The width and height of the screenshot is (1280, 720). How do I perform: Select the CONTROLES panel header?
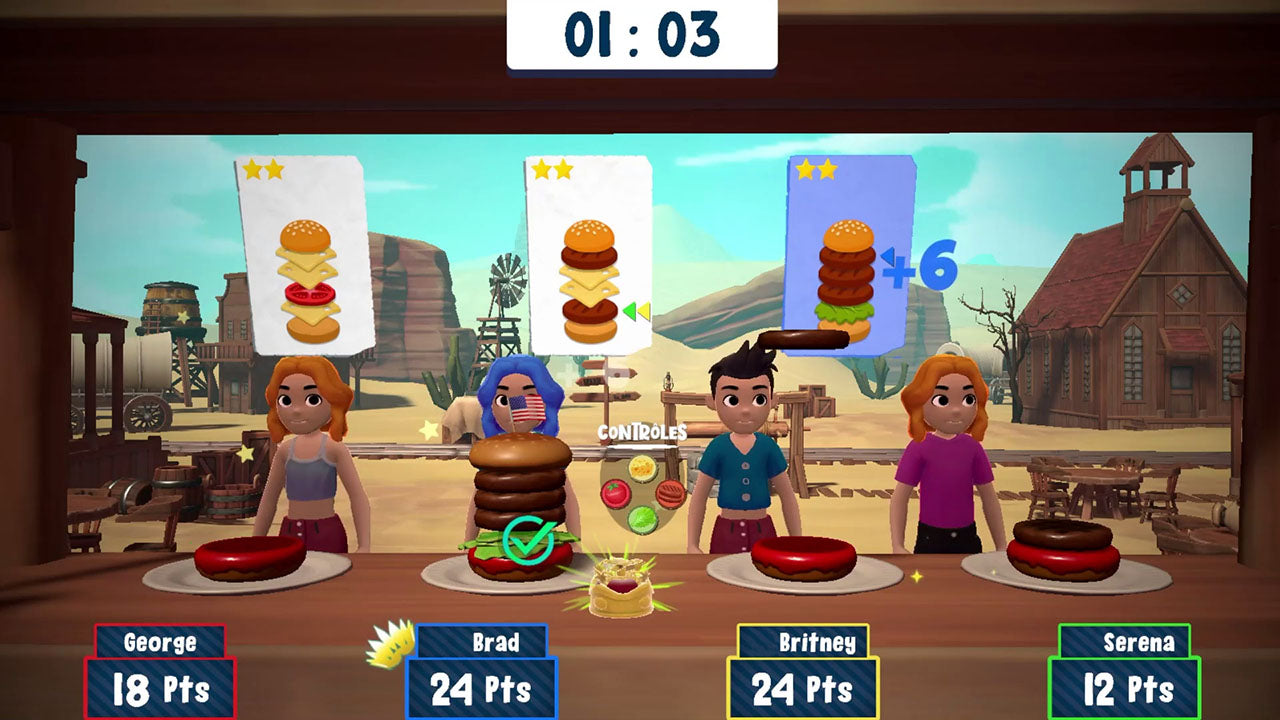tap(644, 434)
